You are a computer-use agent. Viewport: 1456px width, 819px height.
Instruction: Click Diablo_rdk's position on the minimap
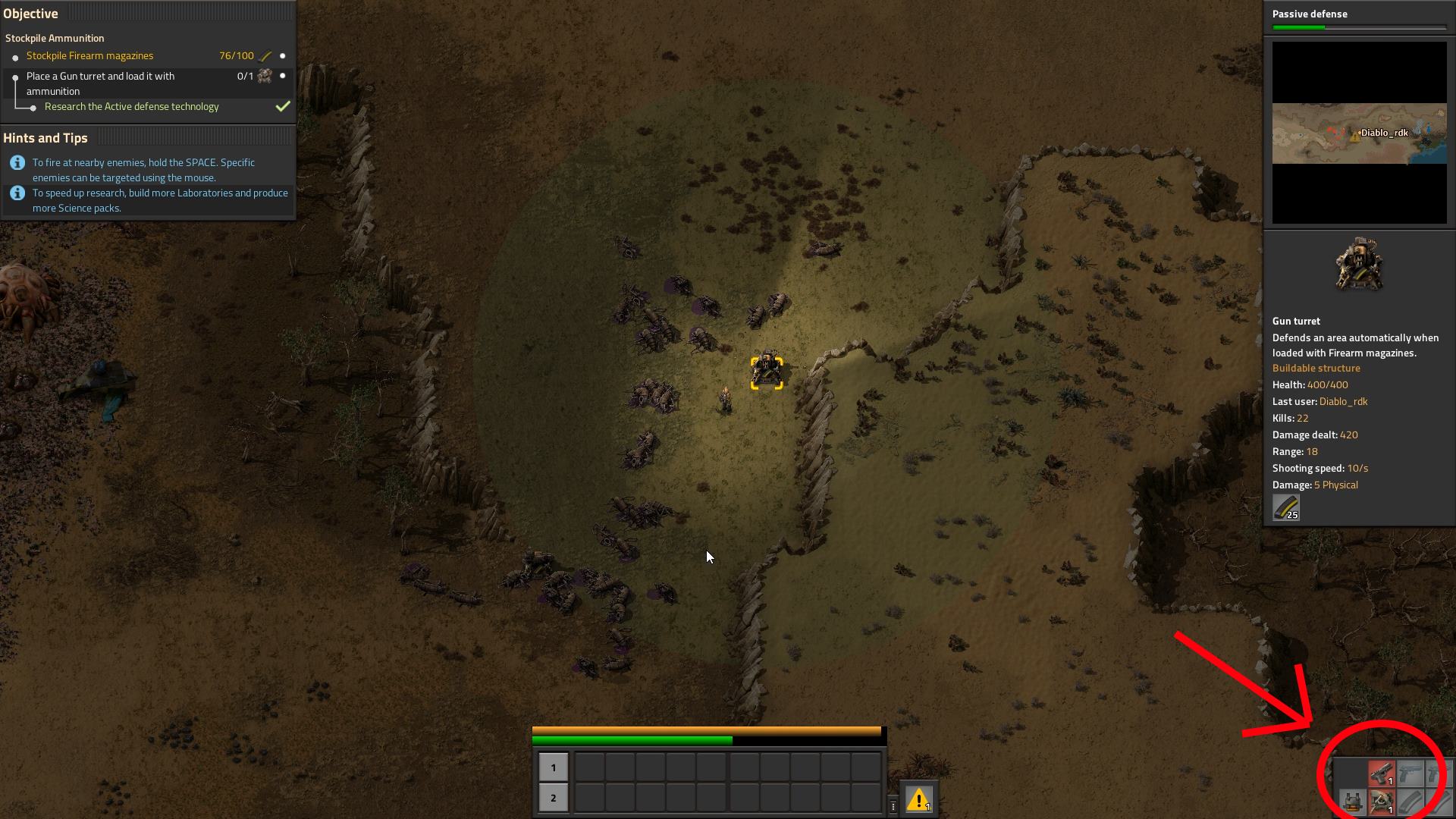(1361, 131)
